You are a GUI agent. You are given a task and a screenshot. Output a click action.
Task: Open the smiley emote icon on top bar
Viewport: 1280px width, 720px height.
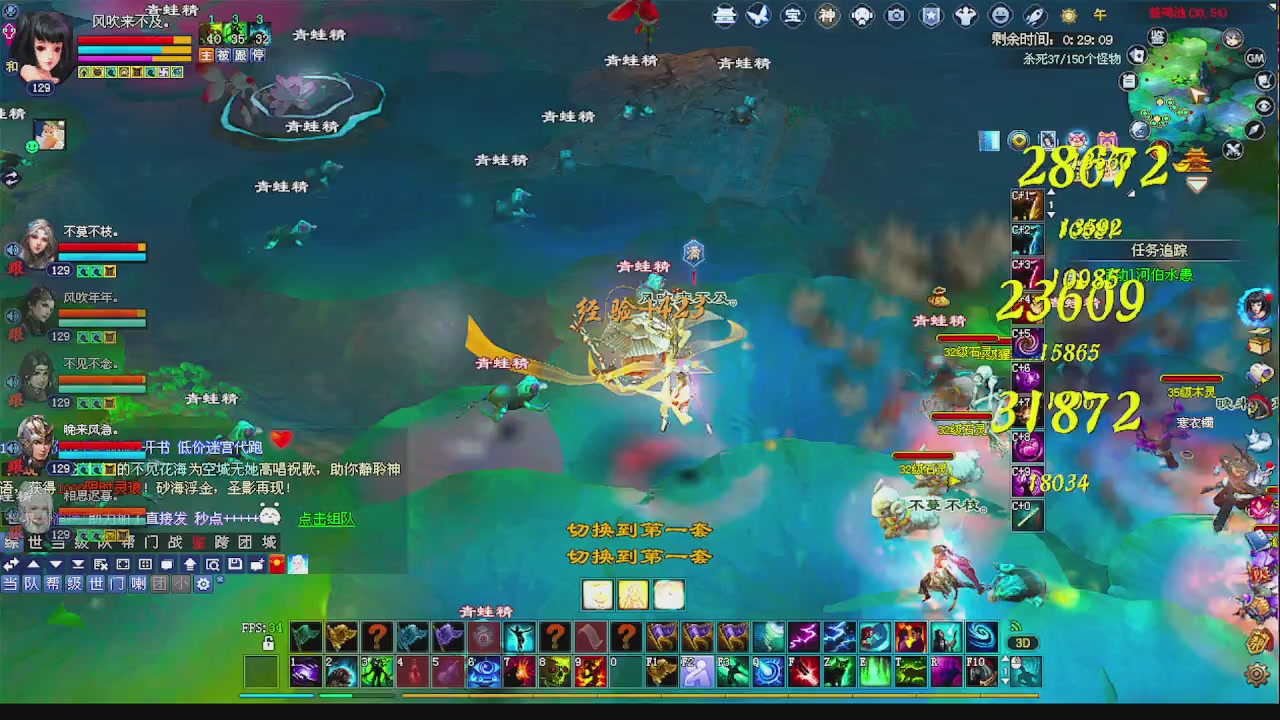tap(999, 16)
